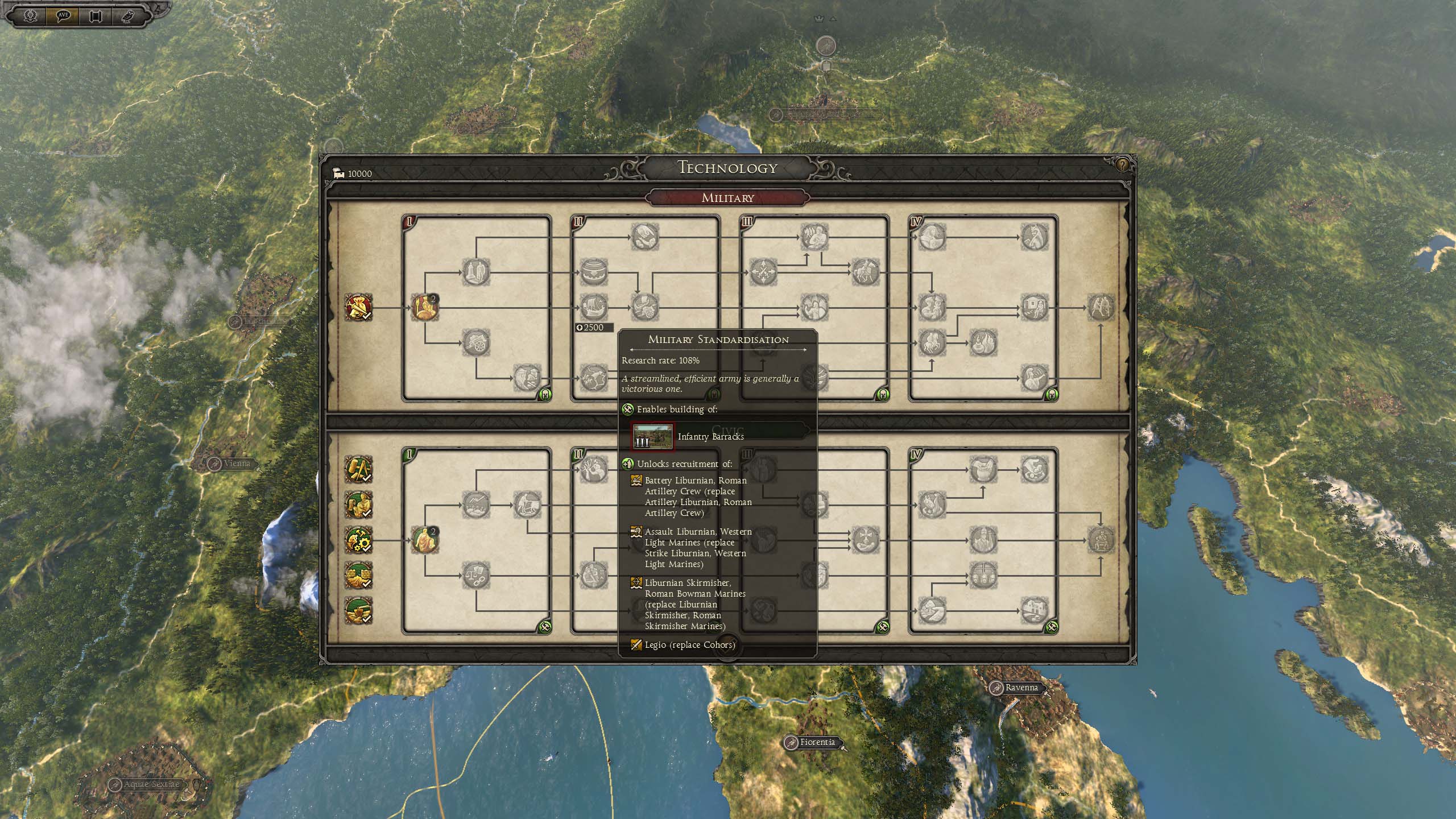Open the Infantry Barracks building thumbnail
The image size is (1456, 819).
[653, 436]
